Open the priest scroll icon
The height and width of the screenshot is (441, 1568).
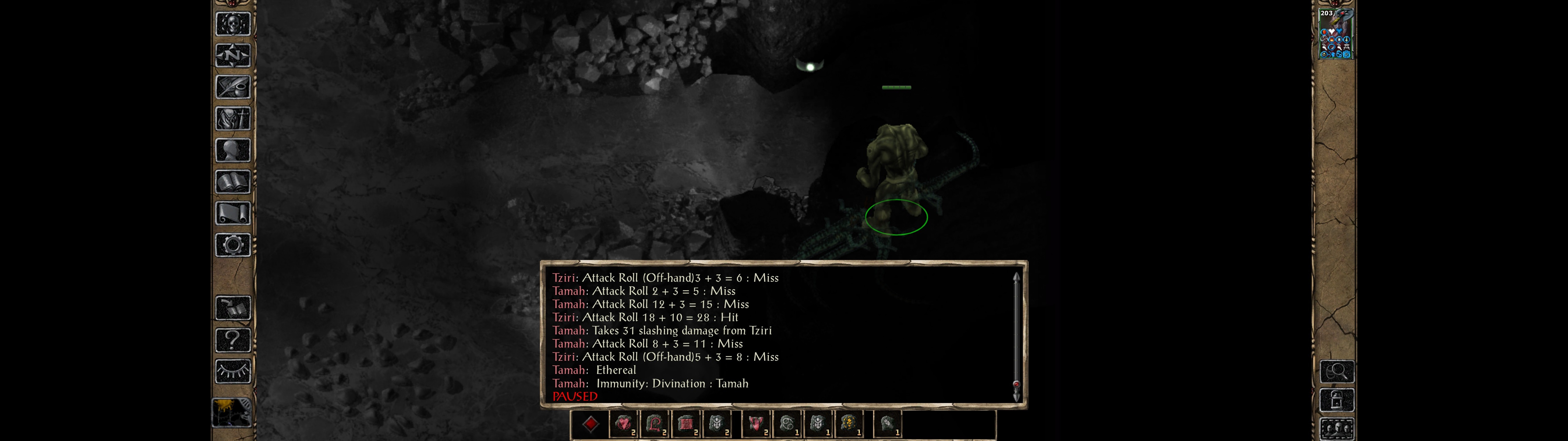[x=233, y=214]
